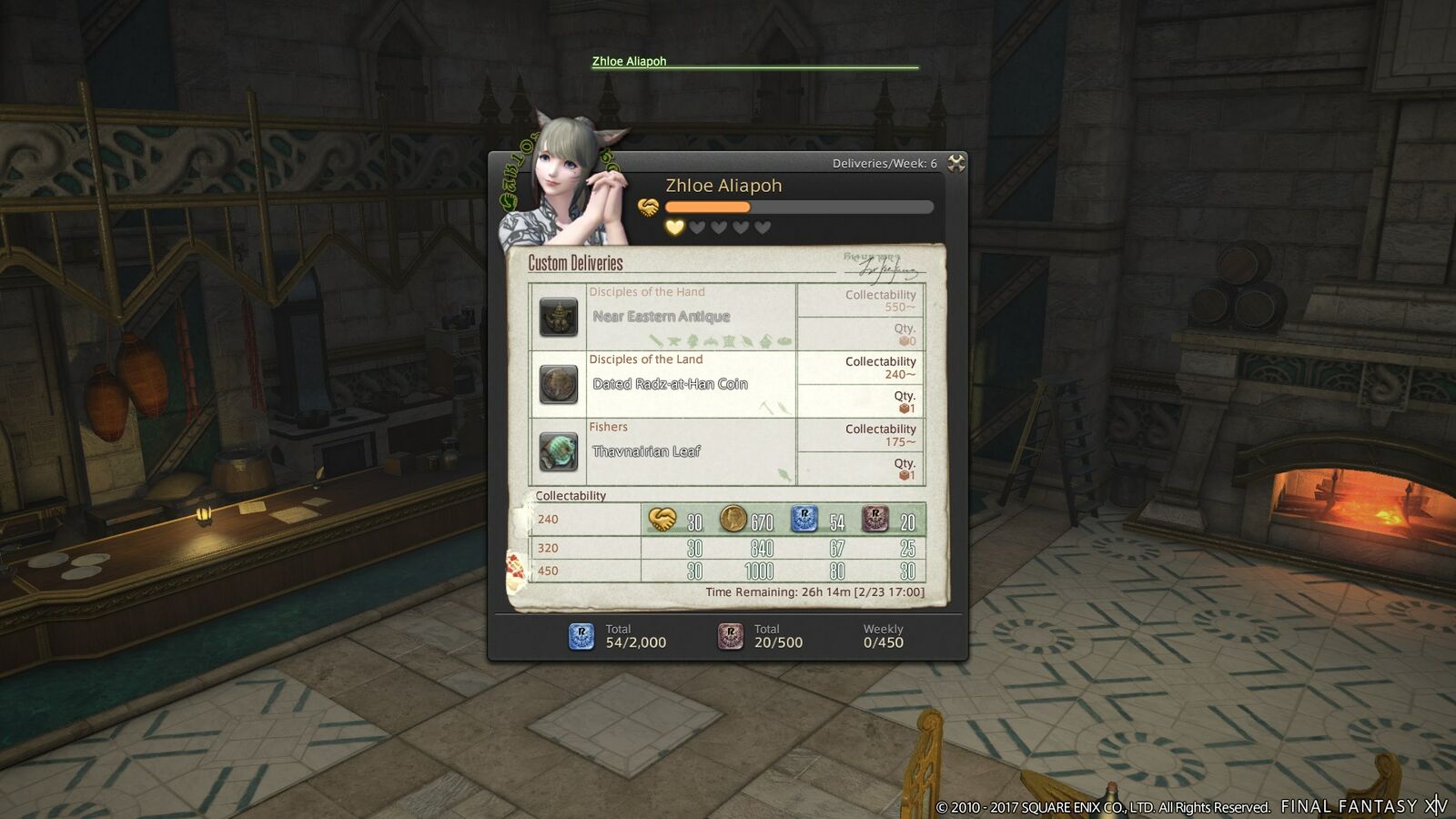Pick the Thavnairian Leaf fisher delivery
This screenshot has height=819, width=1456.
click(646, 451)
